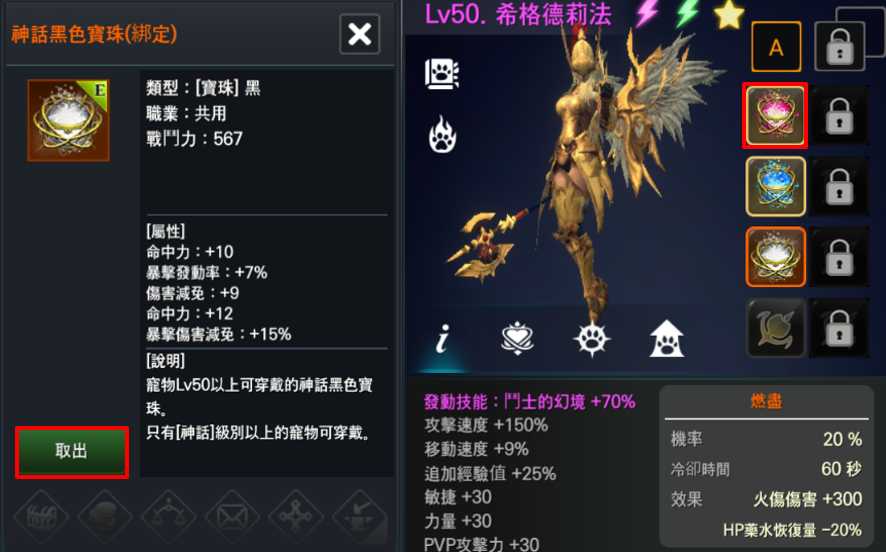Choose the empty dark orb slot

(x=775, y=327)
